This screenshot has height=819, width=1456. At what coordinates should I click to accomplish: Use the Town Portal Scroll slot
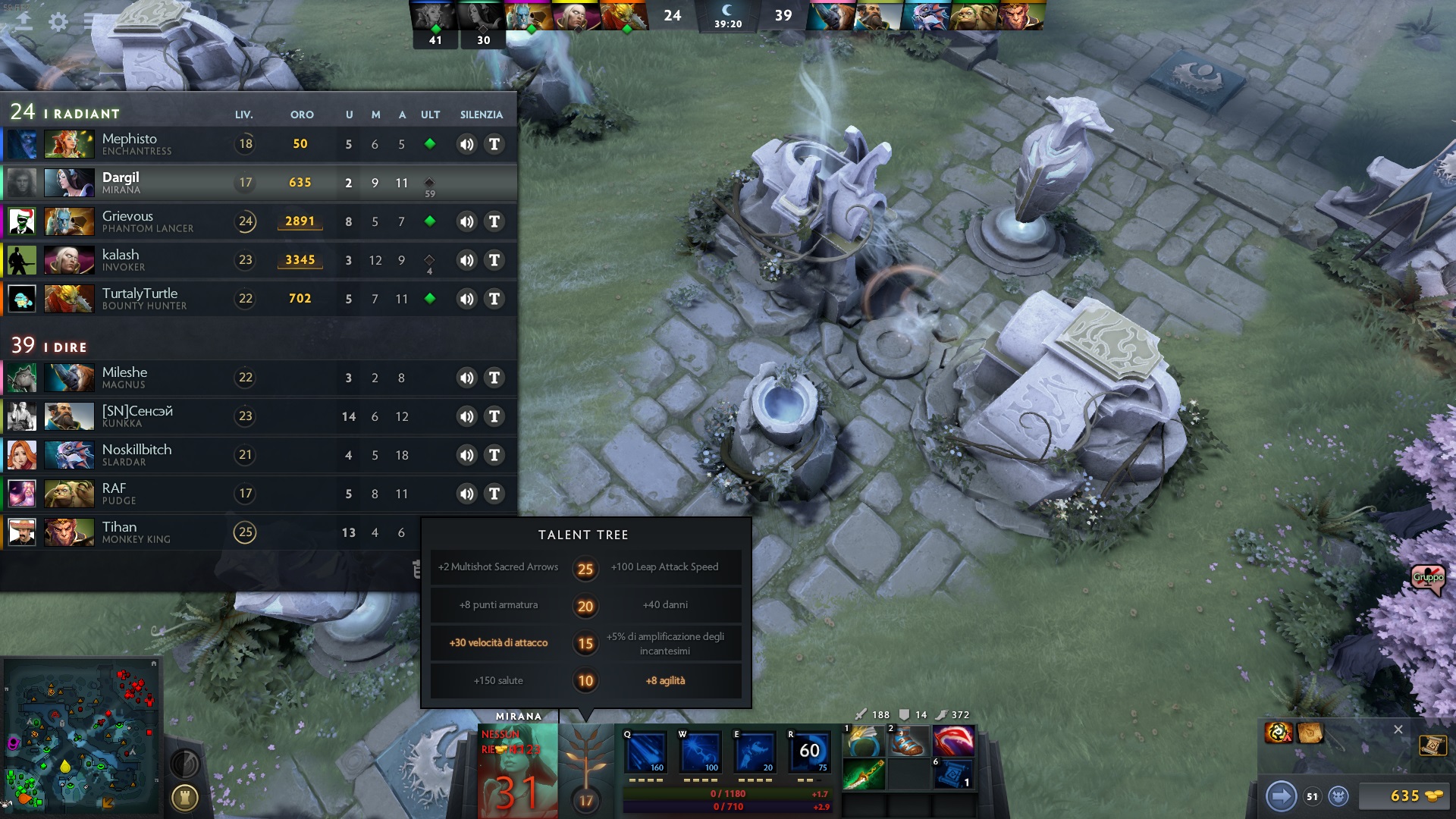[952, 775]
